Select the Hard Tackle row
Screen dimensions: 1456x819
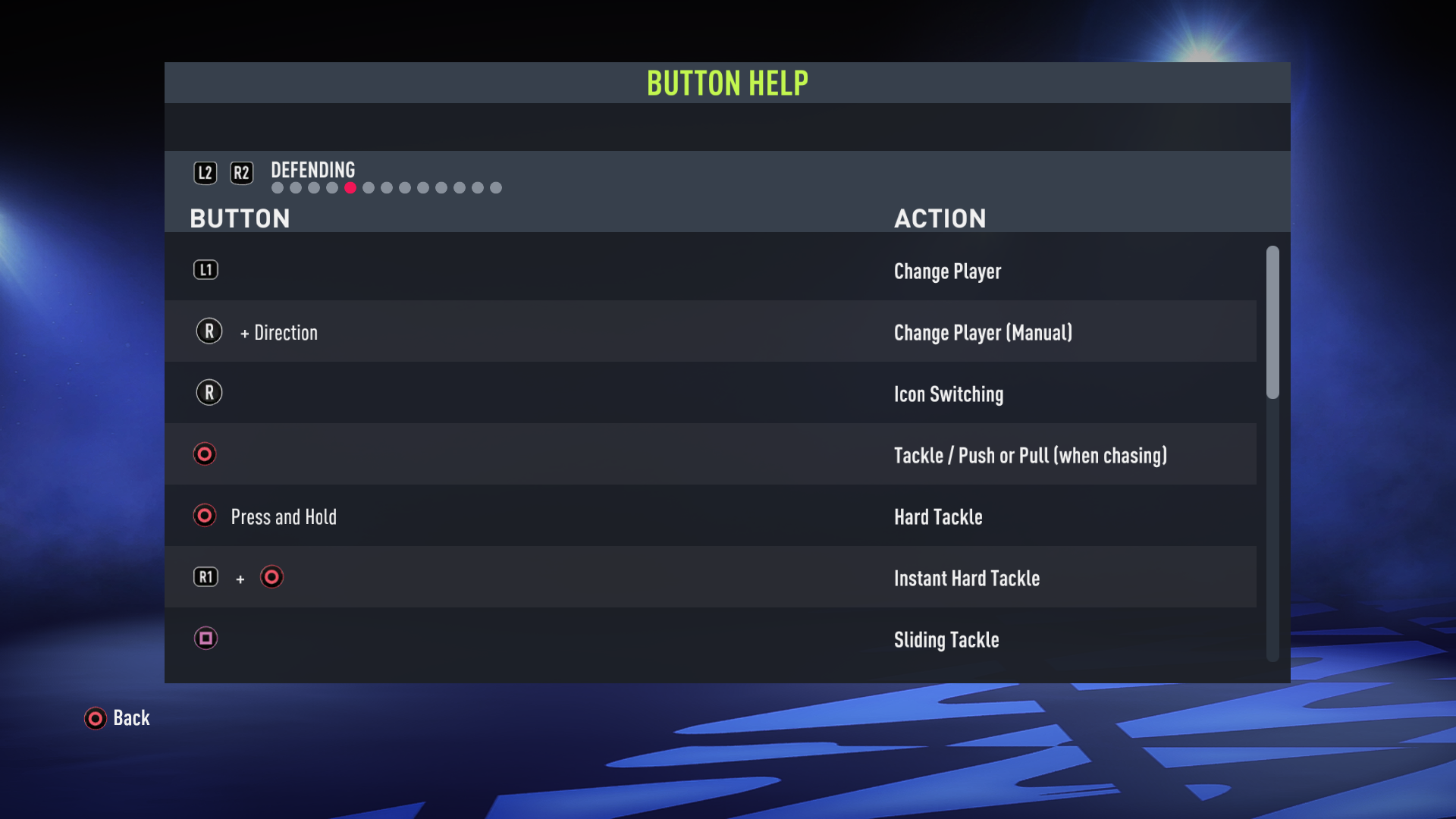(682, 516)
